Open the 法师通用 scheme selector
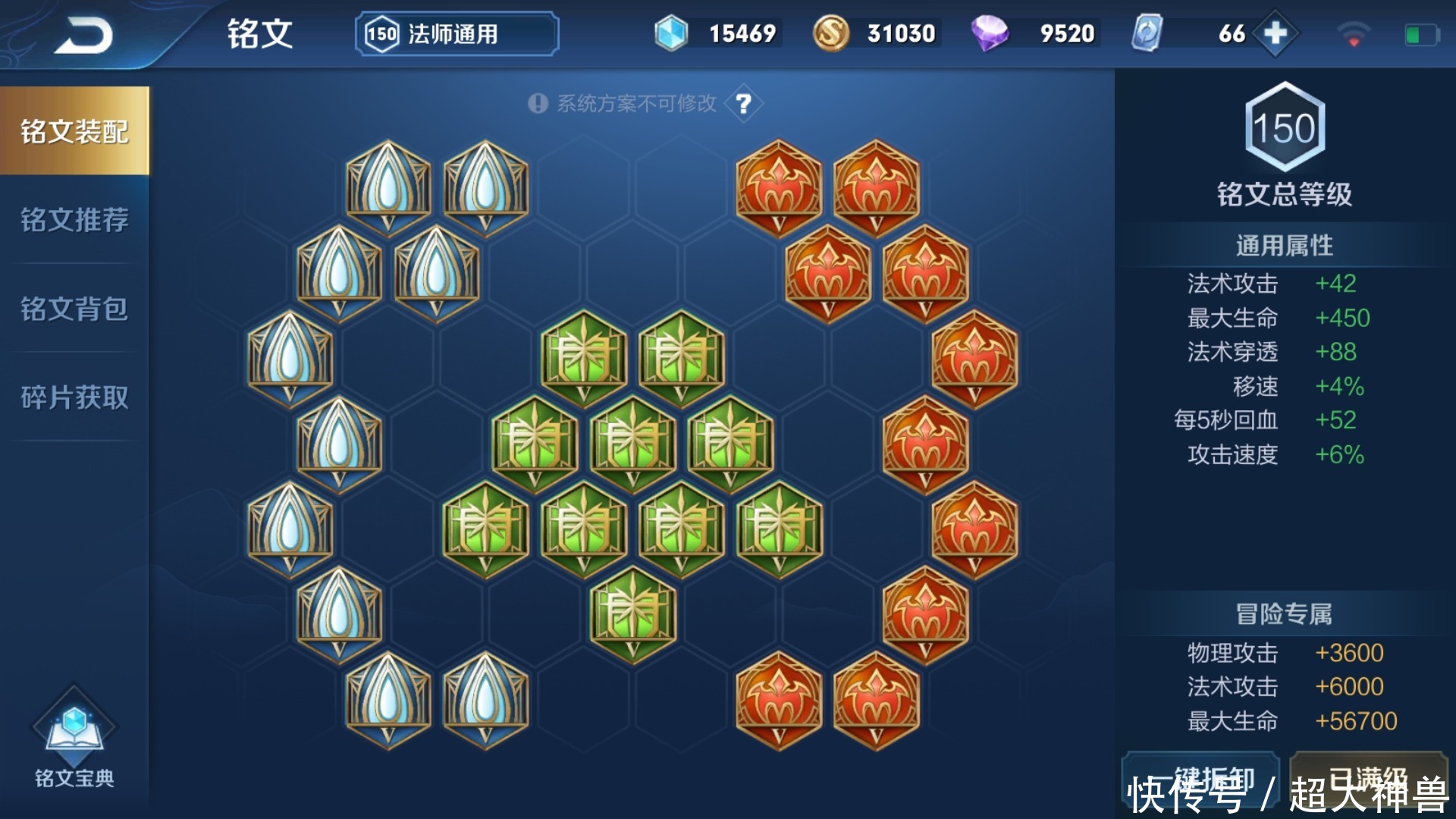1456x819 pixels. (455, 33)
